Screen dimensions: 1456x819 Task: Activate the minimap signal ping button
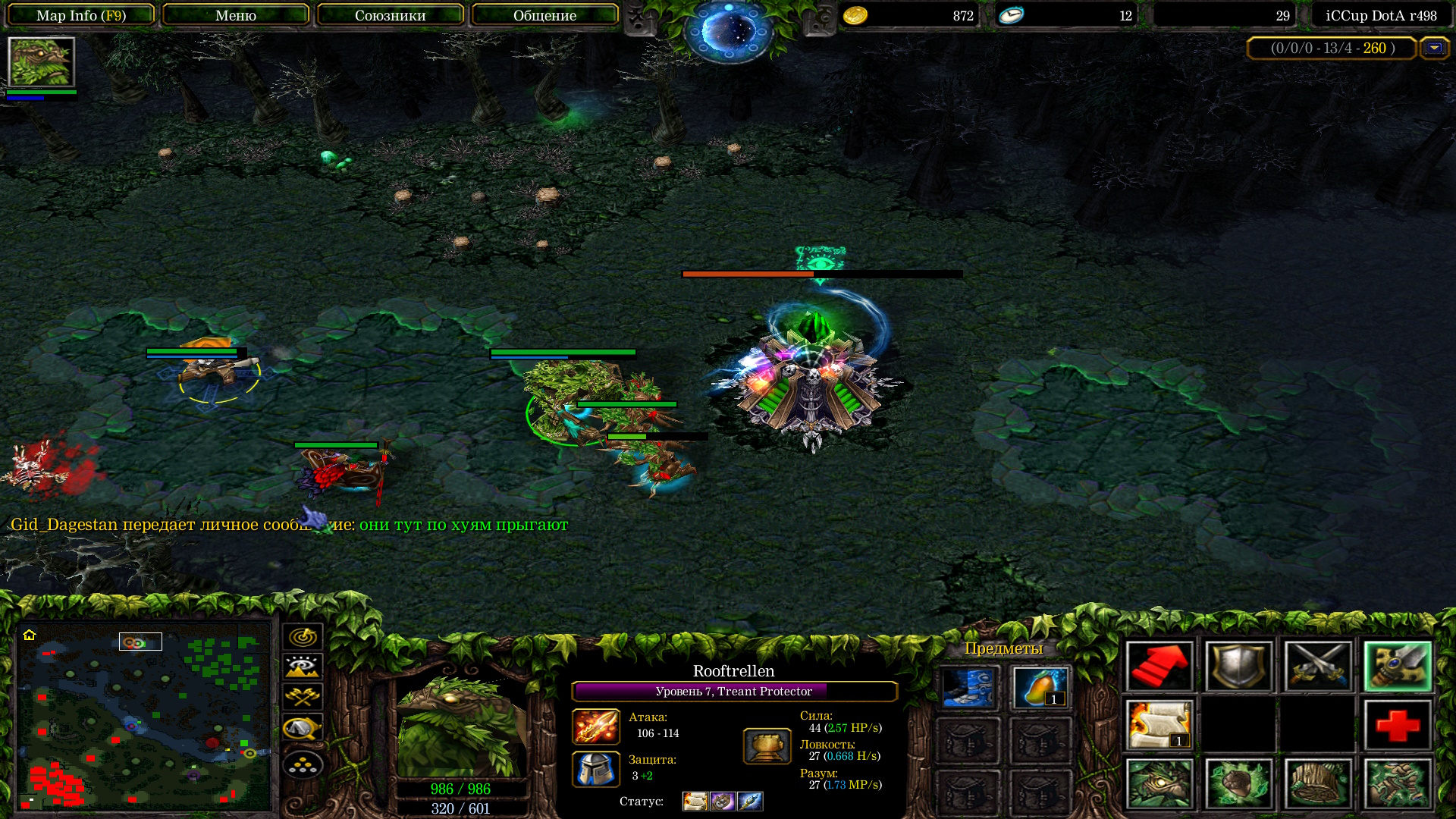coord(303,636)
